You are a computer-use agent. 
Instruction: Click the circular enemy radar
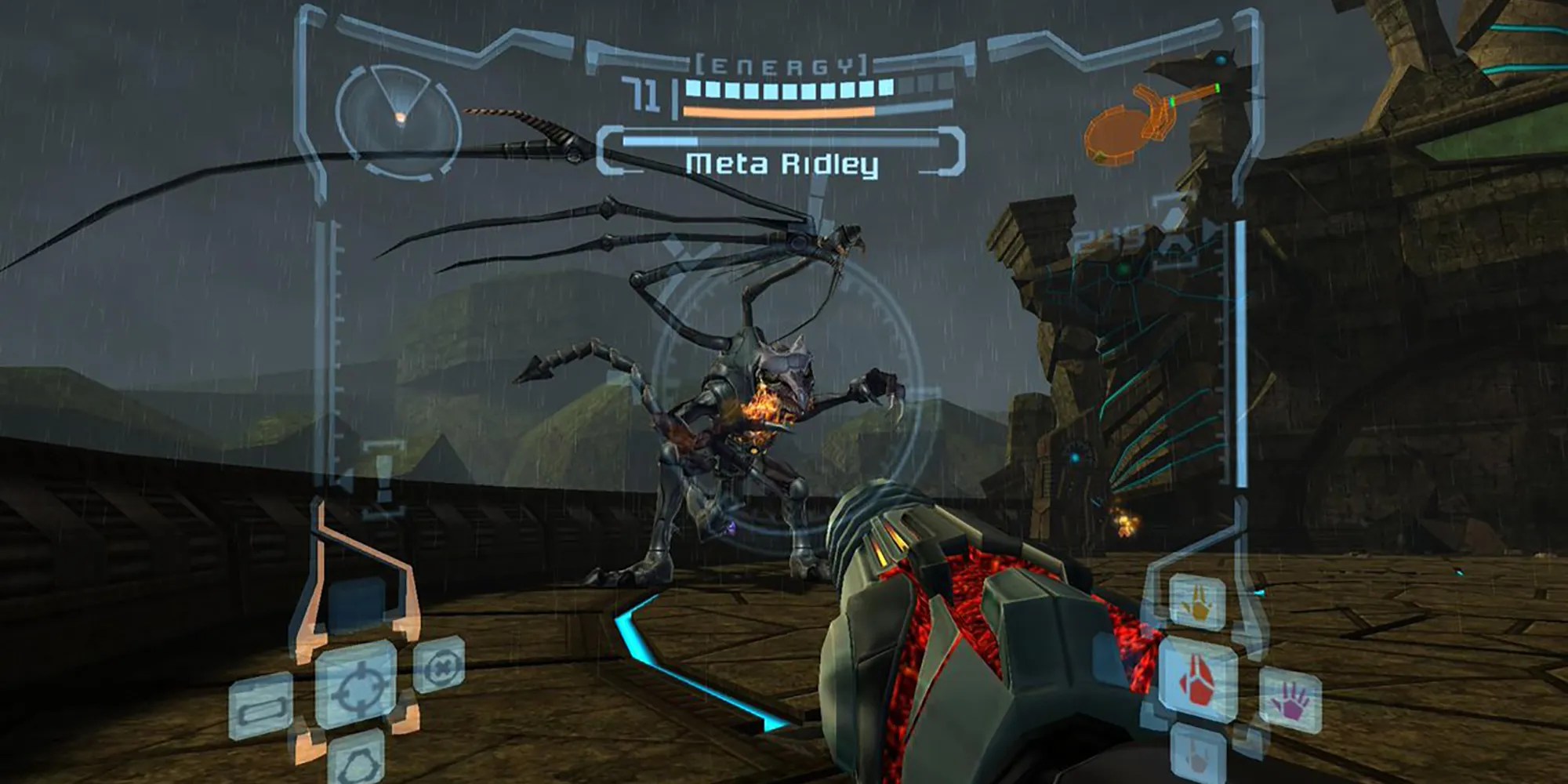click(x=398, y=117)
